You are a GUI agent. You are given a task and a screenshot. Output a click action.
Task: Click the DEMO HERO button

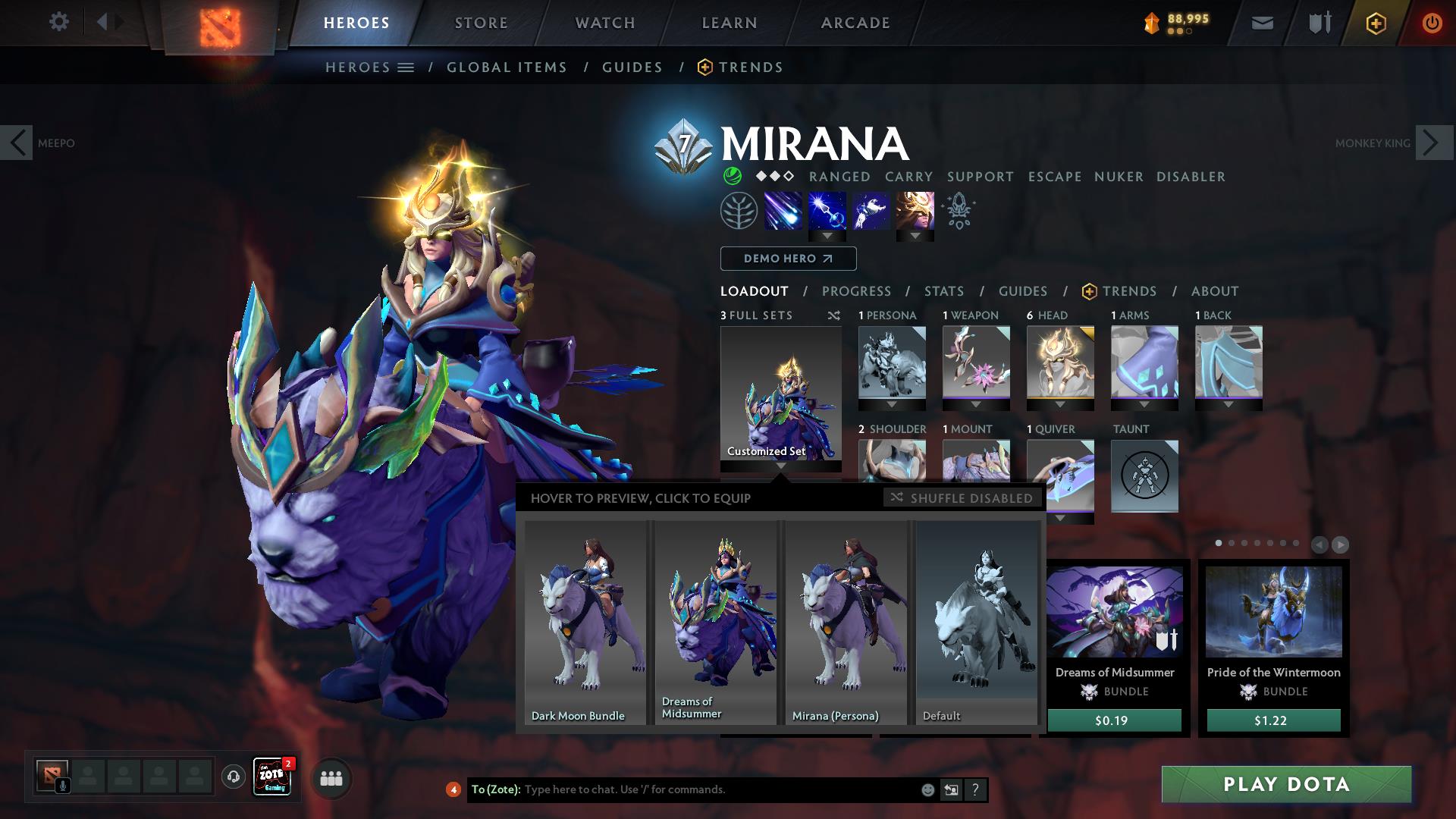(787, 259)
